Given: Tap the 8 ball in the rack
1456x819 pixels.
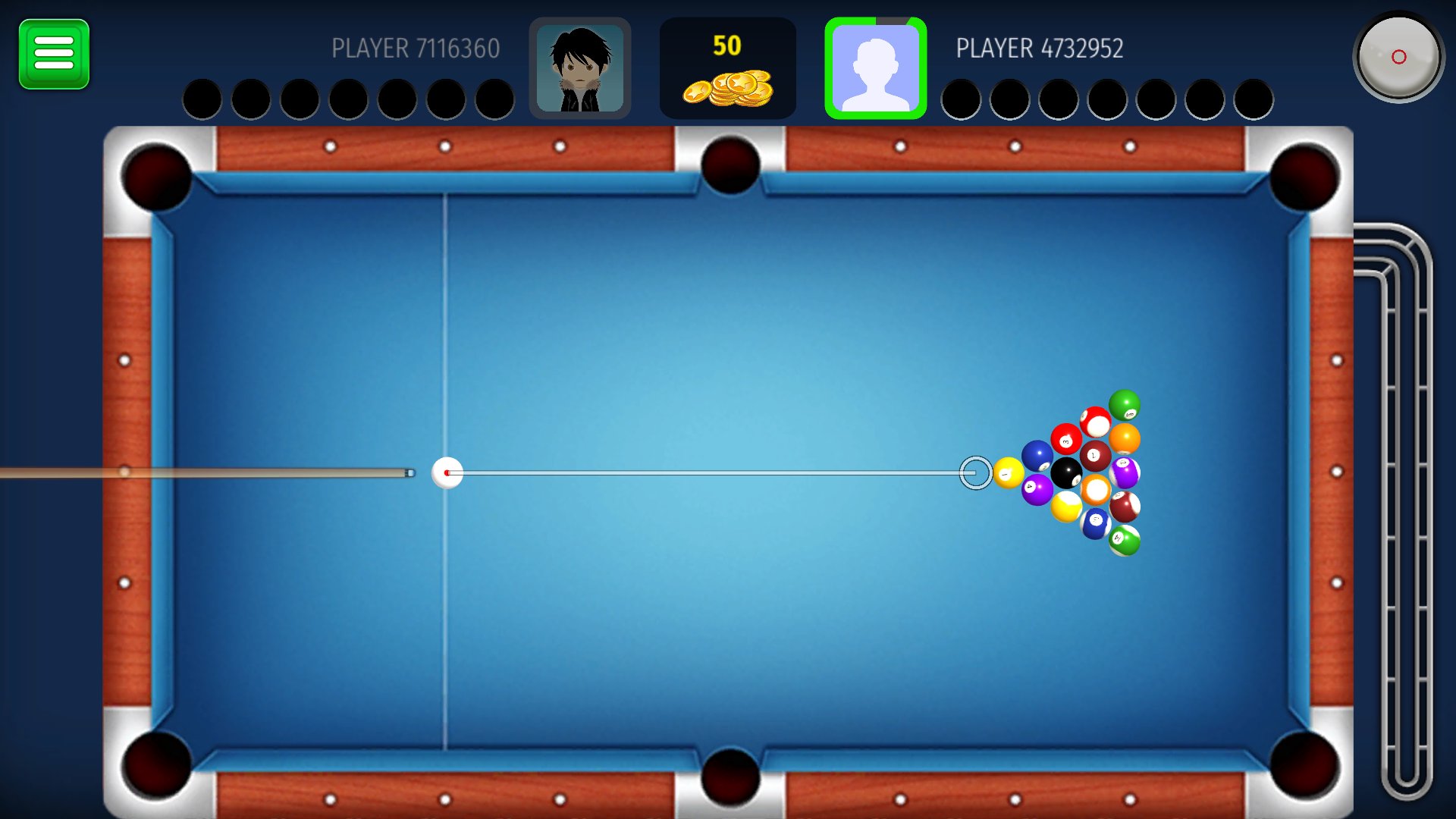Looking at the screenshot, I should coord(1066,472).
